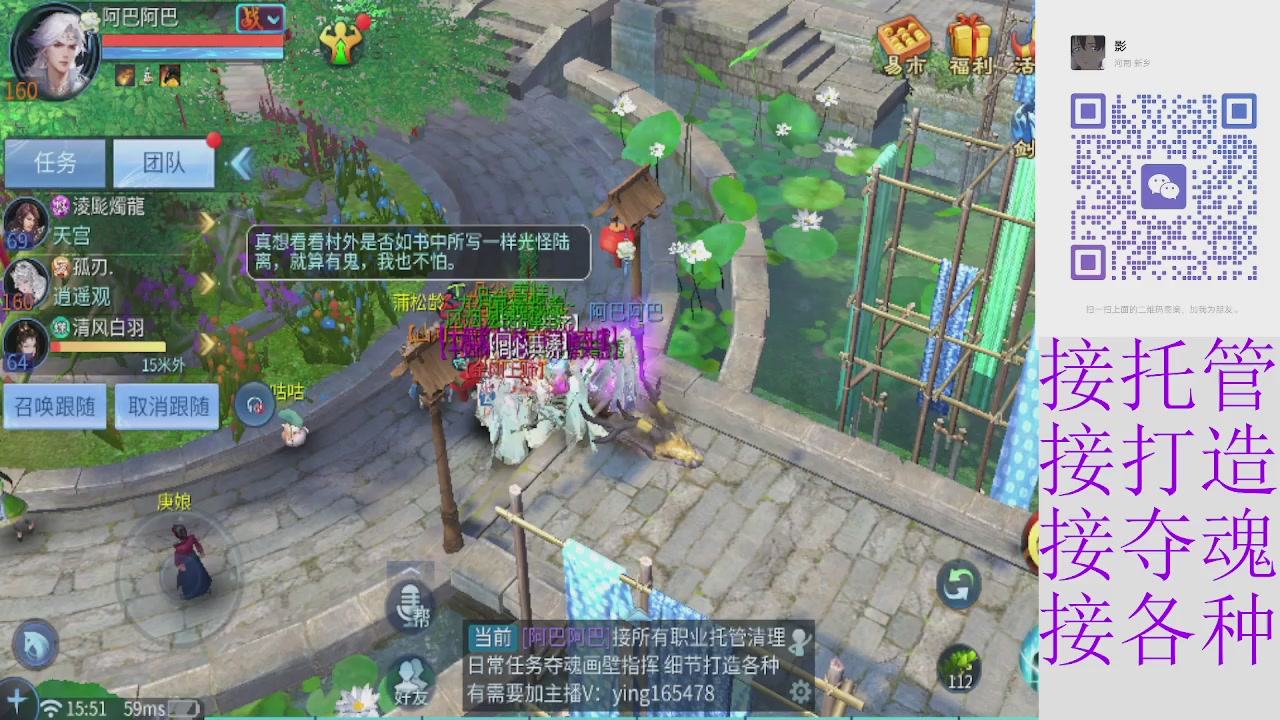The height and width of the screenshot is (720, 1280).
Task: Open the gear settings icon in the chat bar
Action: click(x=799, y=690)
